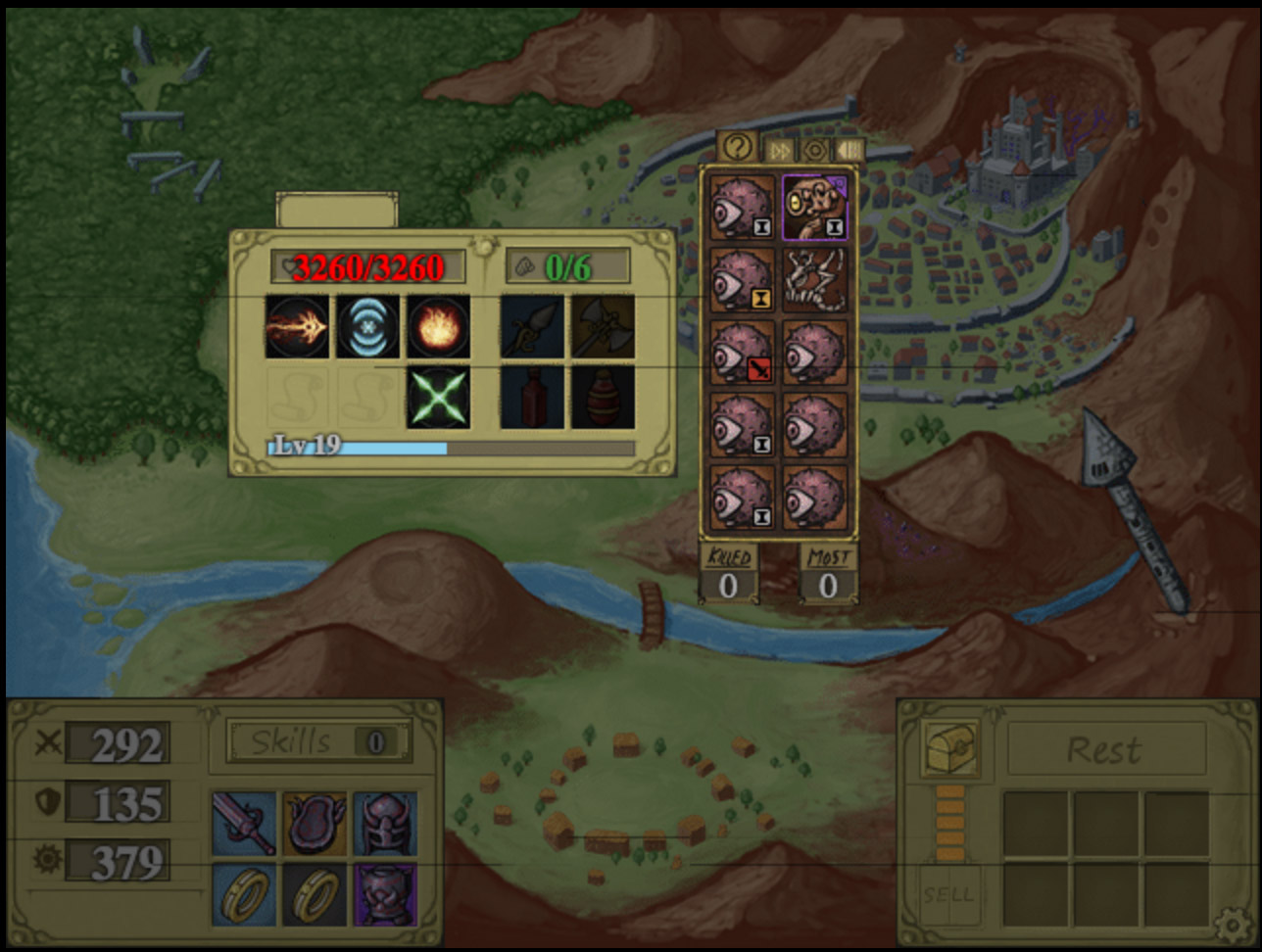The height and width of the screenshot is (952, 1262).
Task: Click the question mark help button
Action: (738, 148)
